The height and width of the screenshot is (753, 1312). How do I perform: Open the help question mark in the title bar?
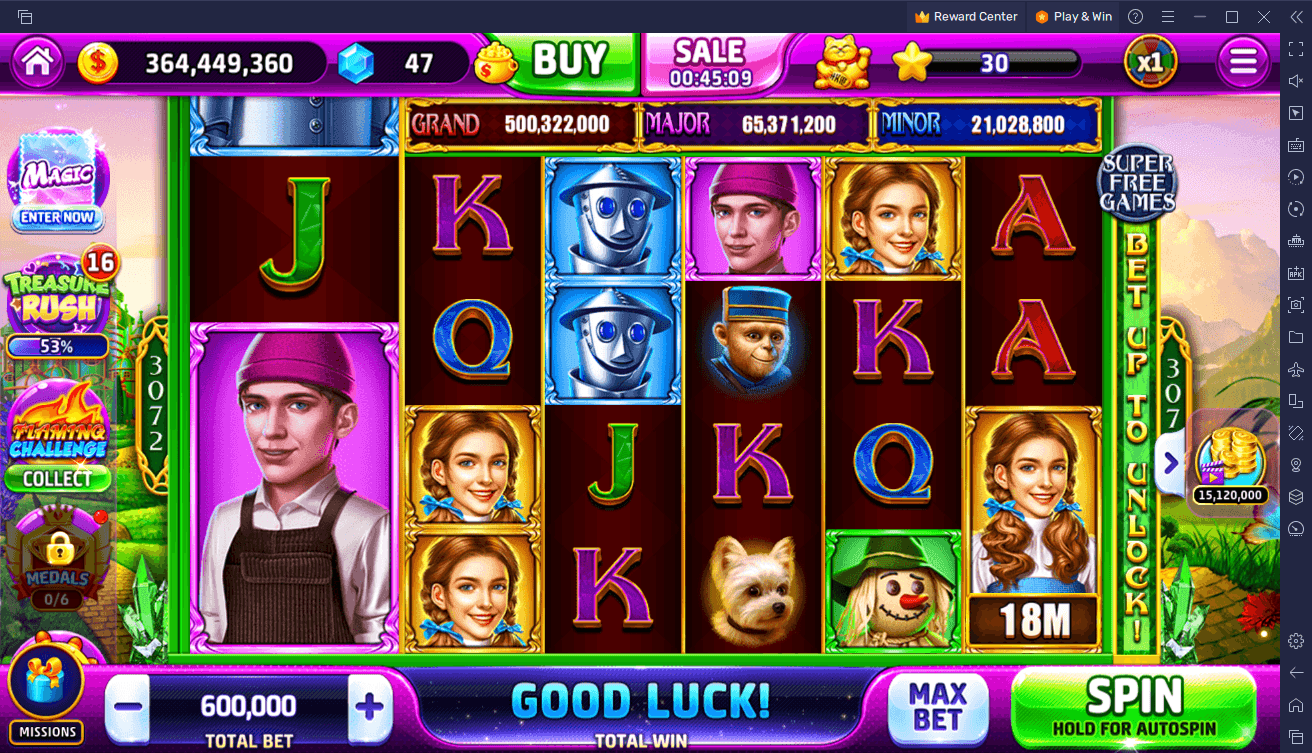click(1134, 16)
